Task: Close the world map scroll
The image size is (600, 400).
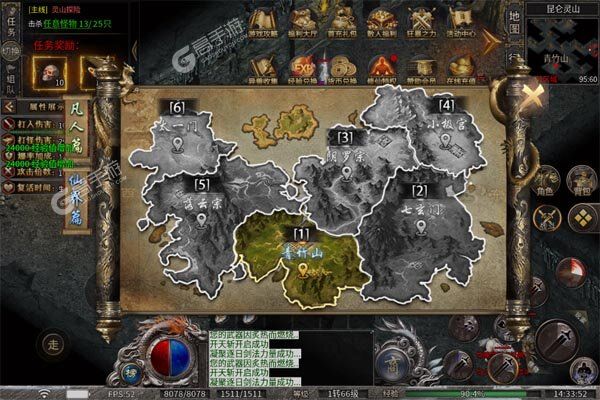Action: point(534,95)
